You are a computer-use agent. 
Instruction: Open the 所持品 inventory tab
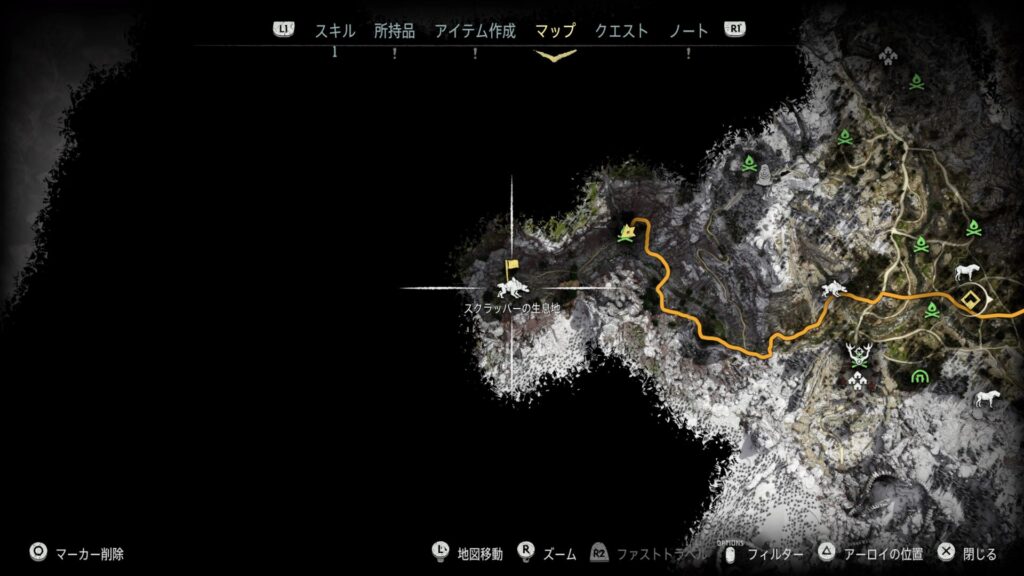(x=394, y=31)
